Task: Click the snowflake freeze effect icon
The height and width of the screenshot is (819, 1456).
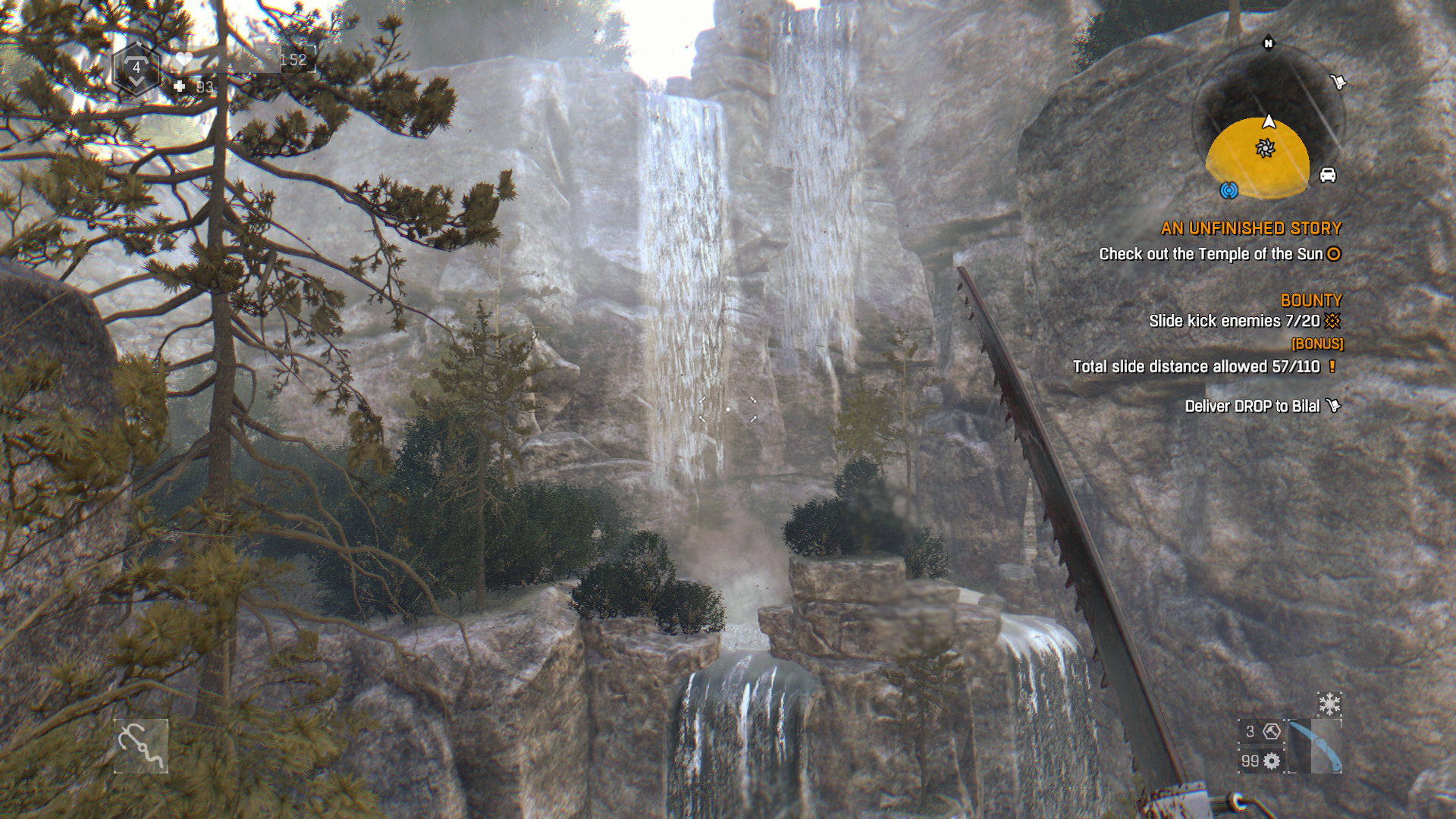Action: coord(1329,704)
